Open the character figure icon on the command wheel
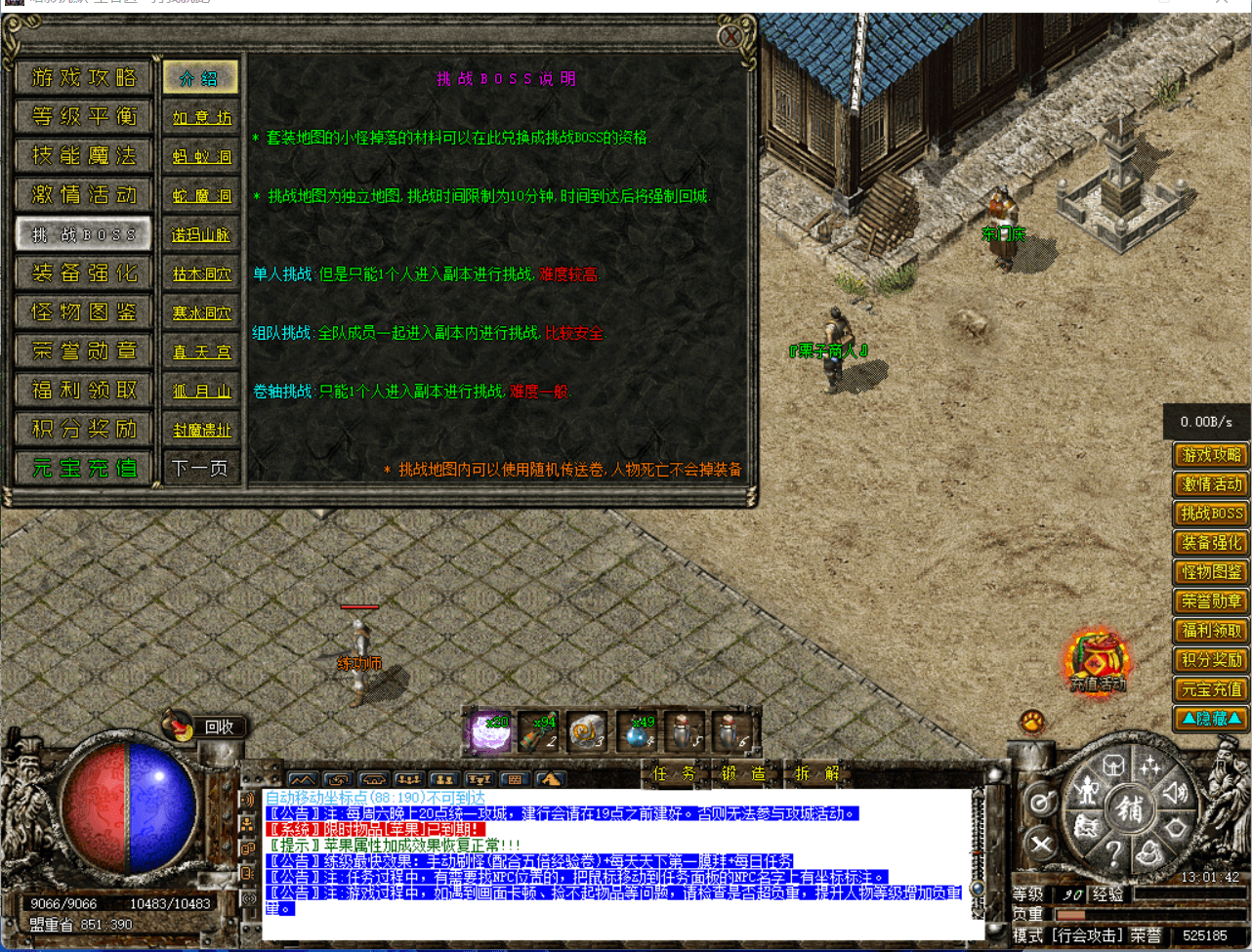This screenshot has width=1252, height=952. point(1088,792)
